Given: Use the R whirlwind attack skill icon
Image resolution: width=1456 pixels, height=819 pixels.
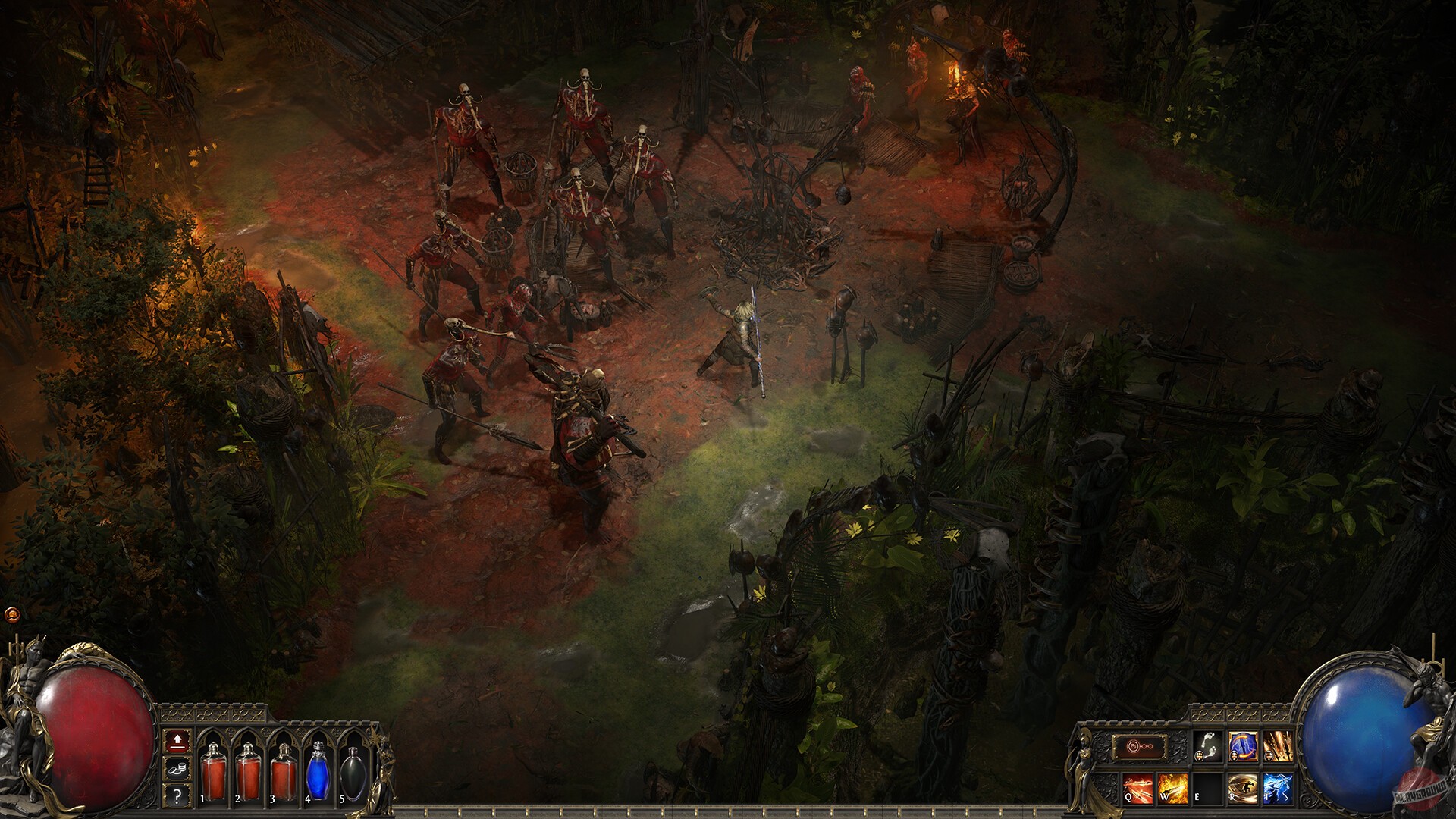Looking at the screenshot, I should click(1244, 788).
